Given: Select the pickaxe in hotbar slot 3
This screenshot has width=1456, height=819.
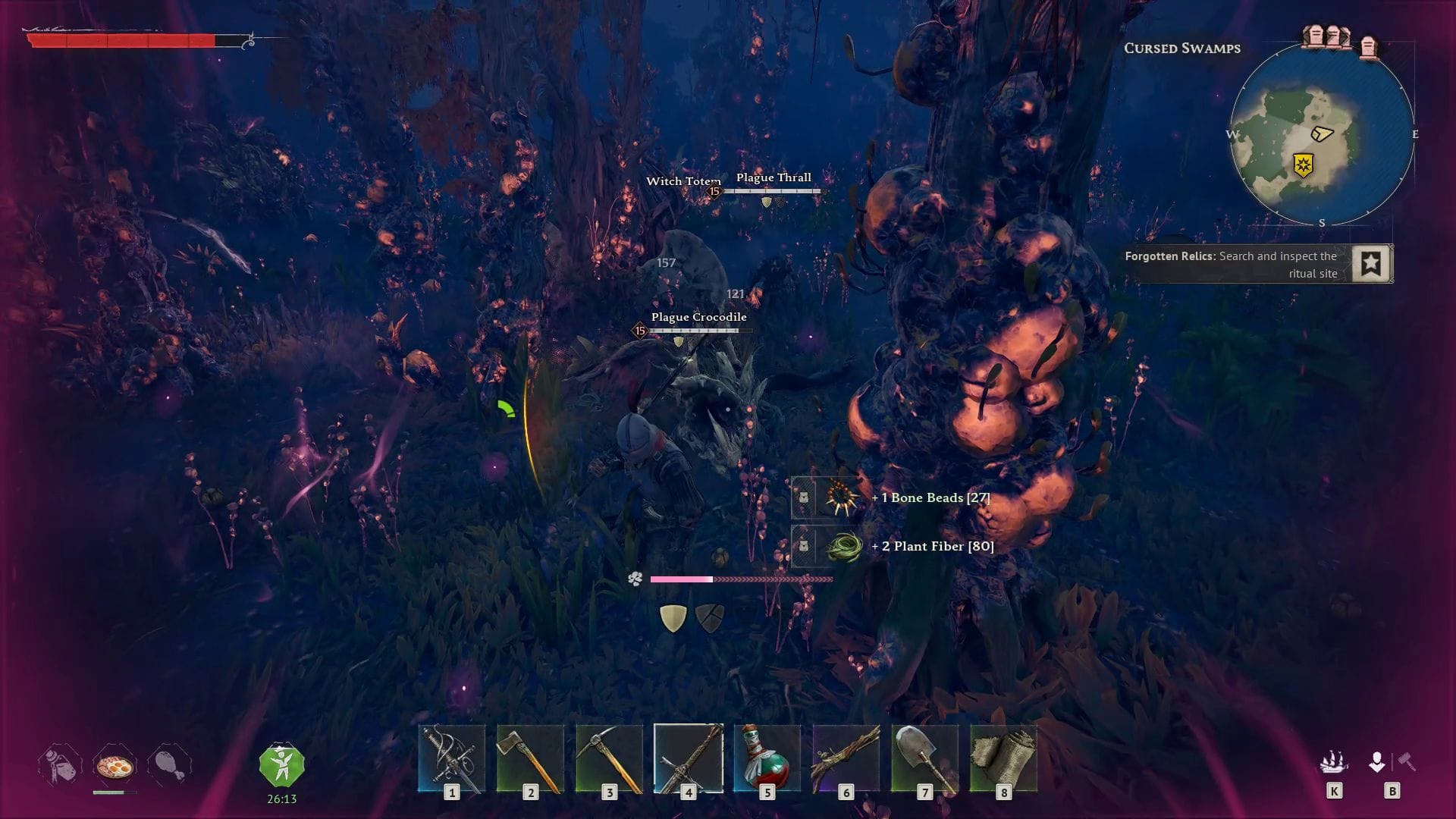Looking at the screenshot, I should click(x=610, y=758).
